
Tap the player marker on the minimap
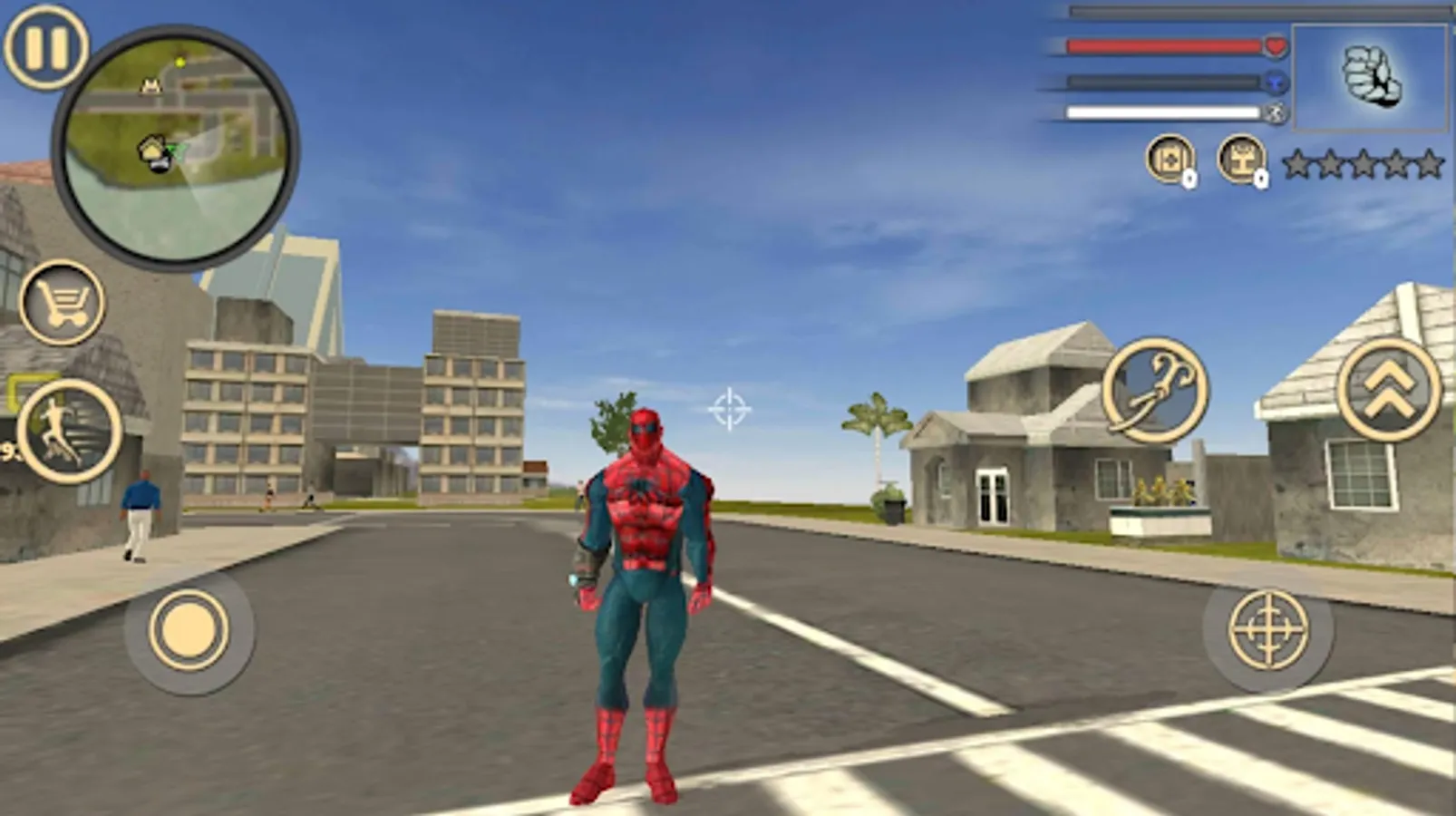point(154,154)
